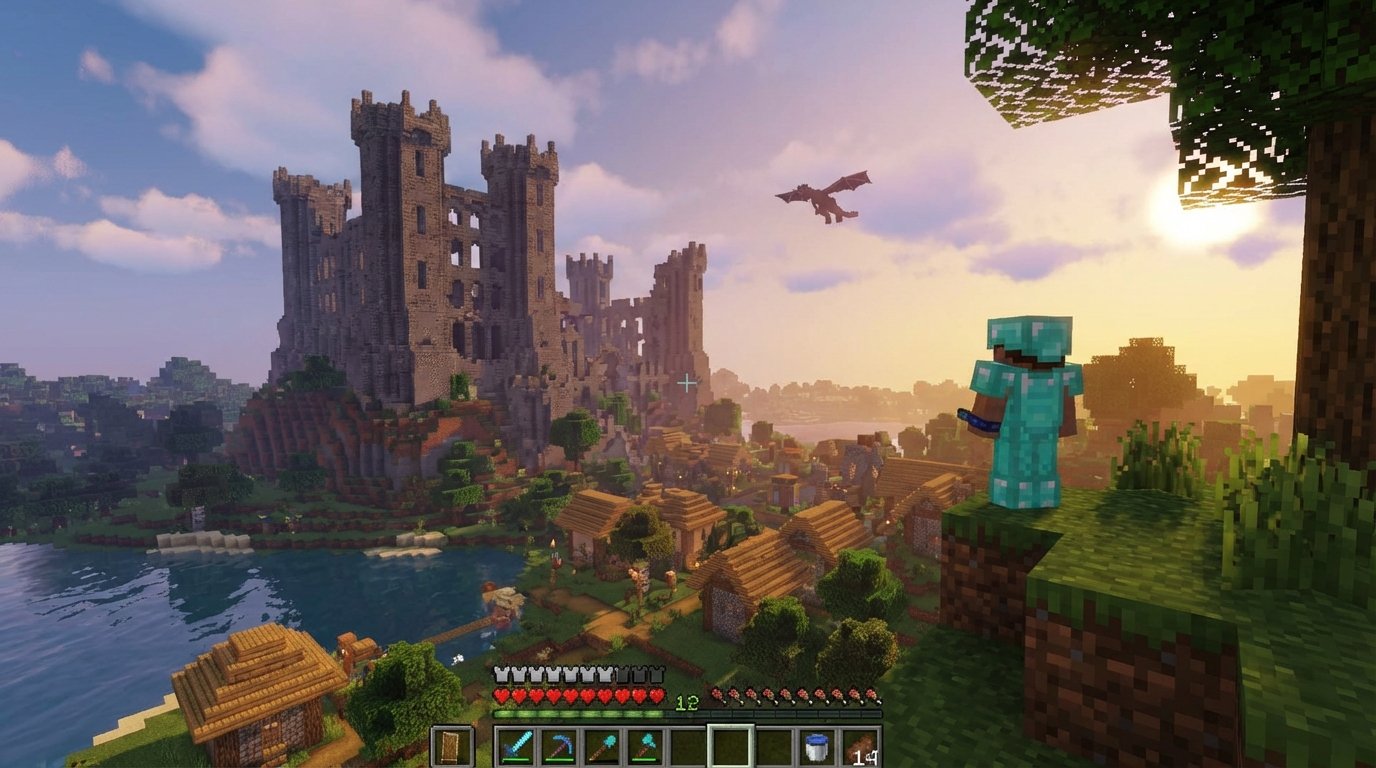Click the leftmost heart in the health bar
The image size is (1376, 768).
[502, 694]
